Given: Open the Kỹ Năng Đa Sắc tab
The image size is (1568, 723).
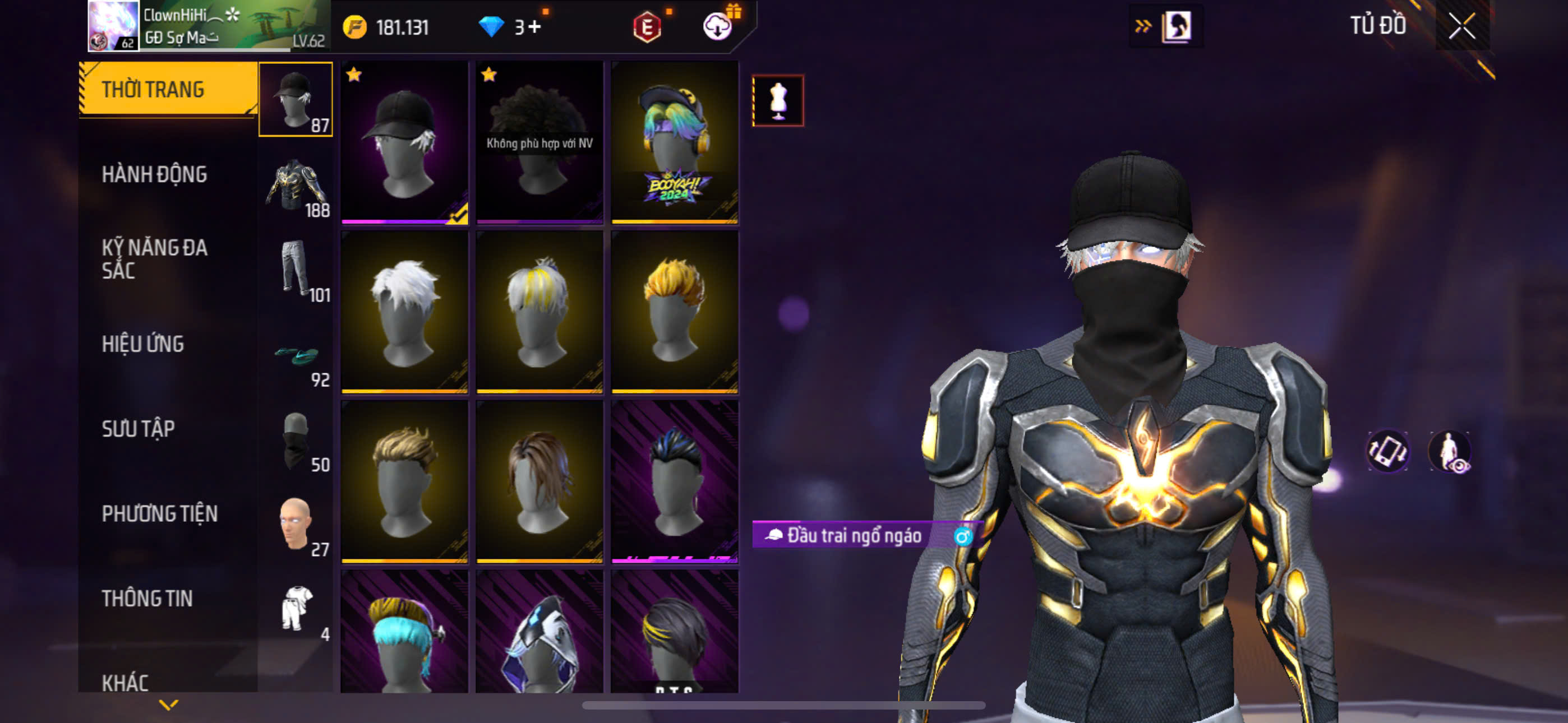Looking at the screenshot, I should click(155, 258).
